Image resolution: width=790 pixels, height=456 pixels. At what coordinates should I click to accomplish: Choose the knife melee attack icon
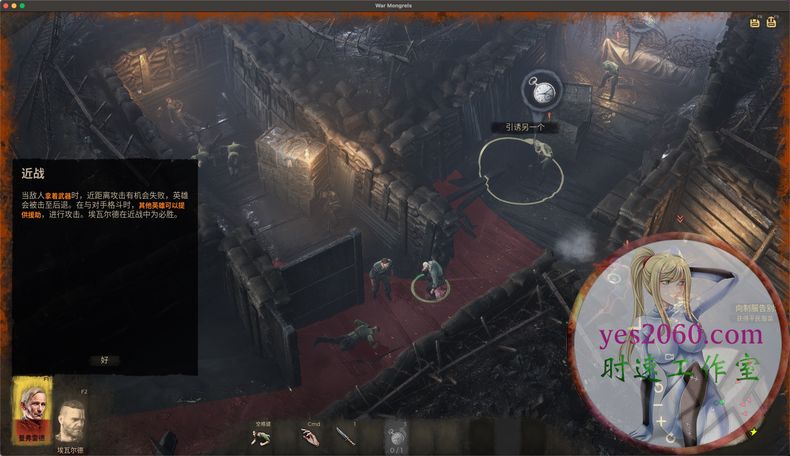click(x=346, y=435)
